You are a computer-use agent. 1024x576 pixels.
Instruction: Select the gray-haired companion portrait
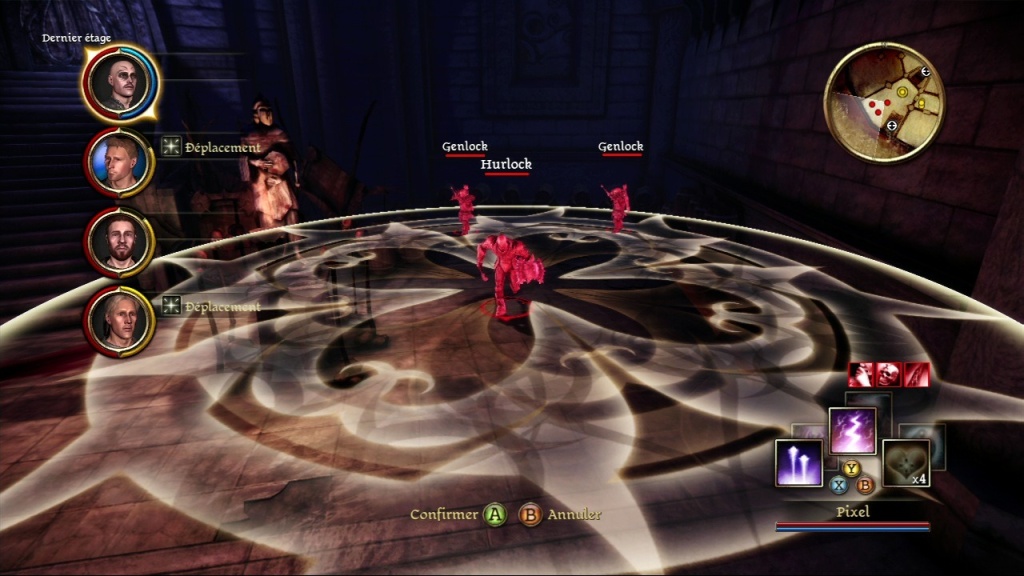pyautogui.click(x=118, y=320)
